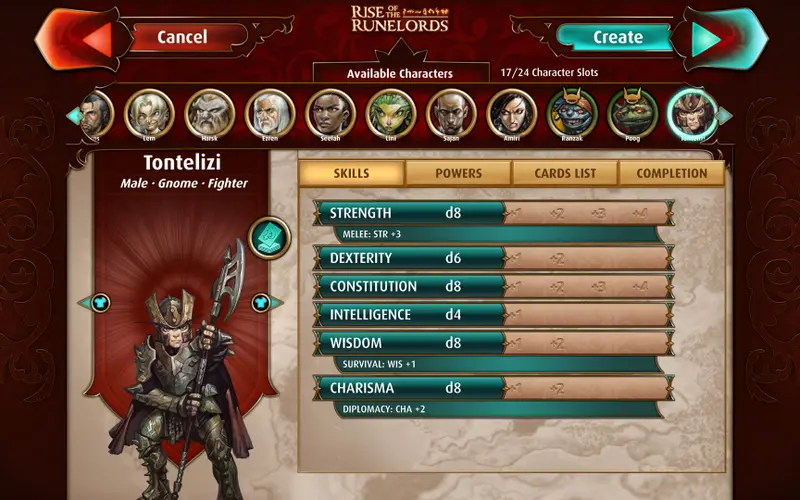This screenshot has height=500, width=800.
Task: Pick Amiri from the character row
Action: click(511, 113)
